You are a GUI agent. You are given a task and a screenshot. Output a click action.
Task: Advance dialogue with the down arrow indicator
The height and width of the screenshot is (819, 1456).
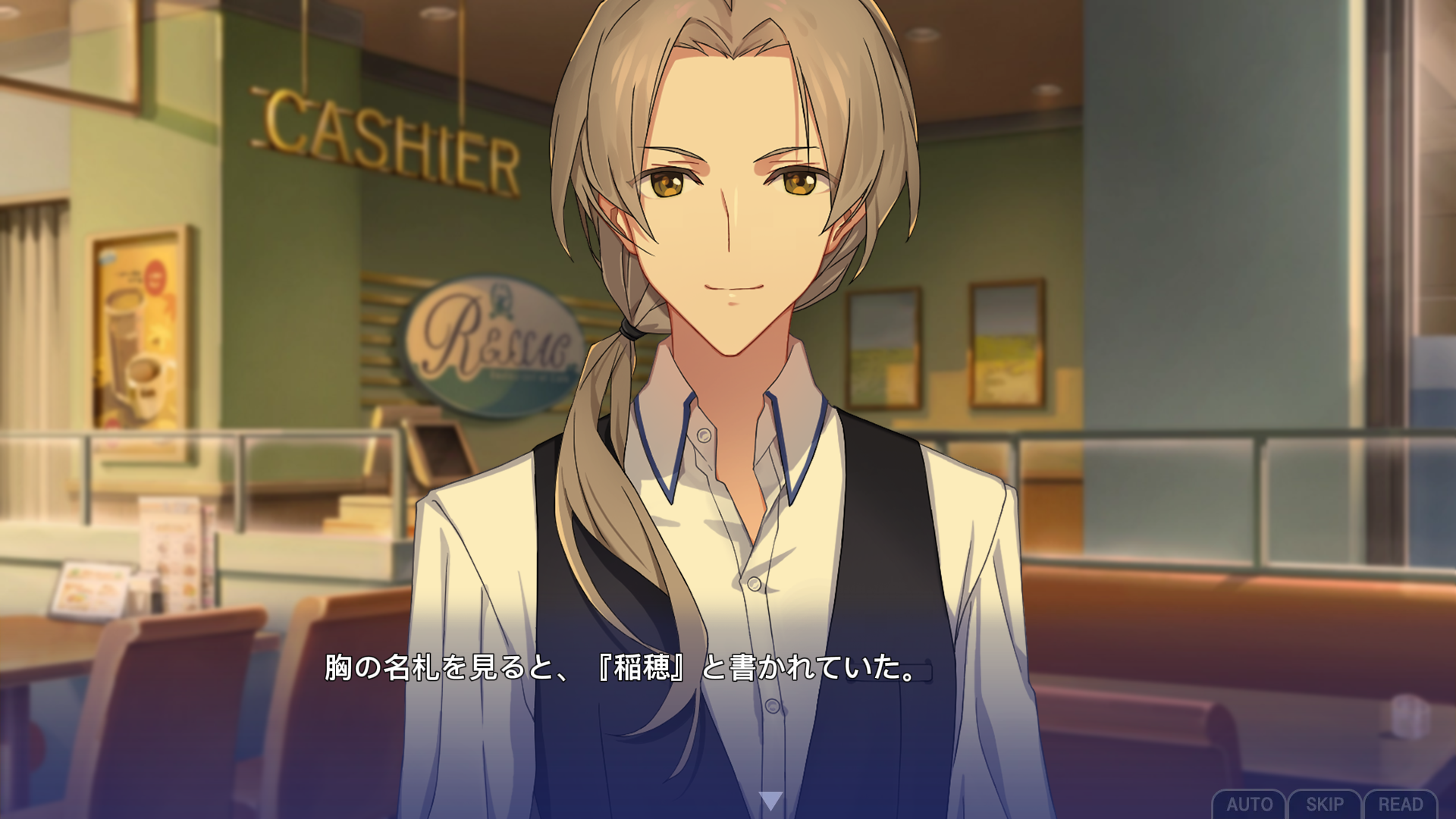click(x=770, y=800)
